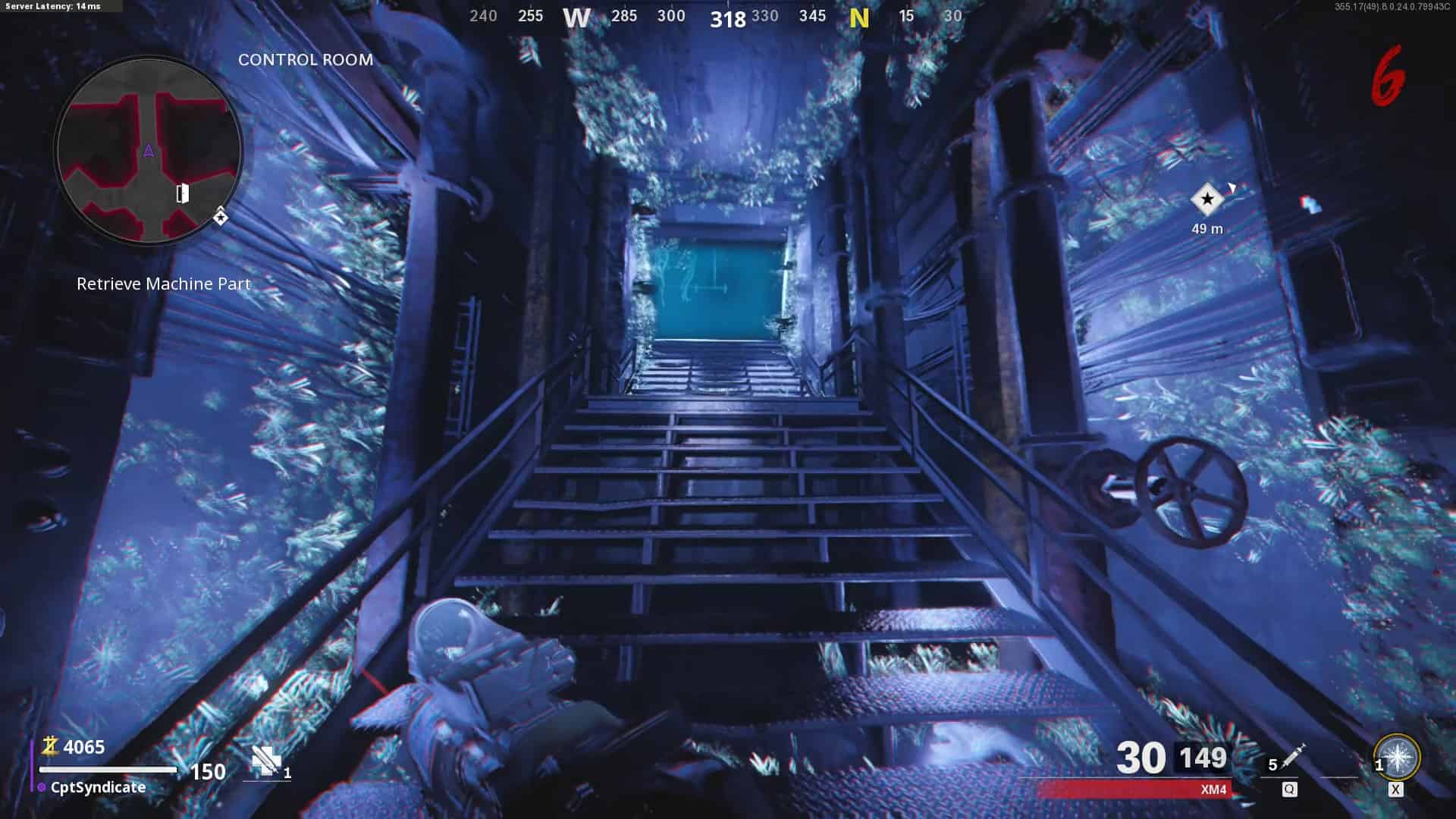Select the stim shot syringe icon
1456x819 pixels.
coord(1292,757)
